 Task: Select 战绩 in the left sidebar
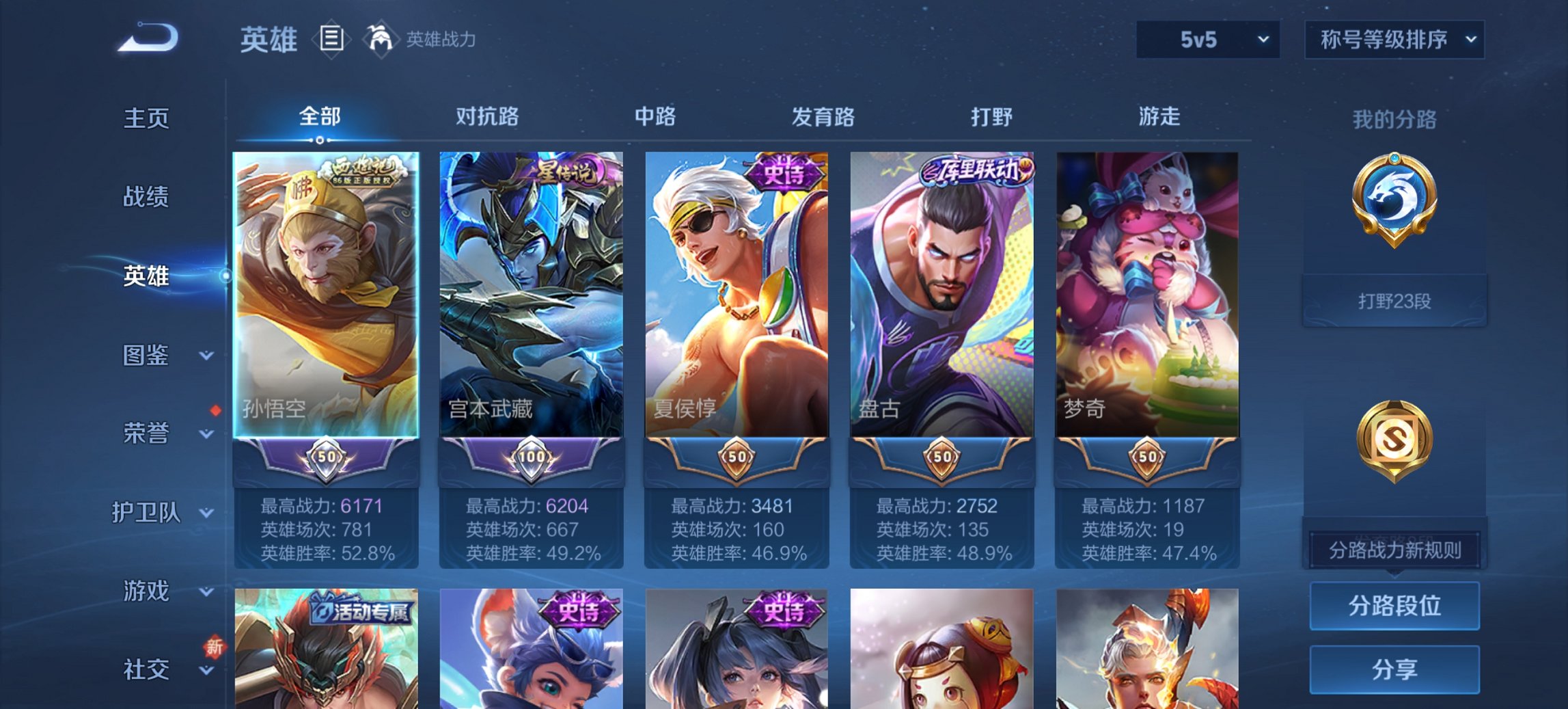point(146,198)
